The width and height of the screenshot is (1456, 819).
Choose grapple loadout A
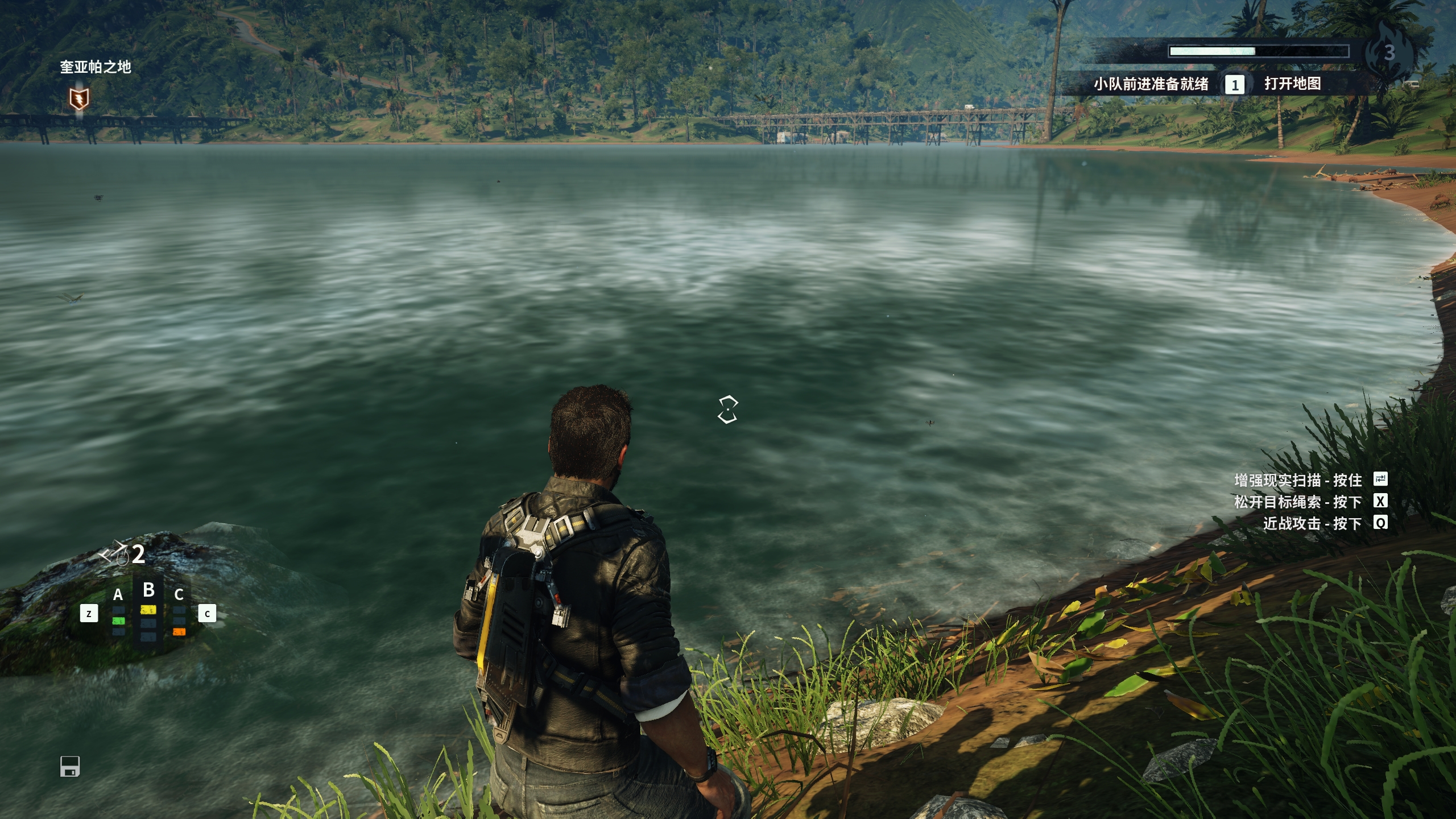(x=118, y=595)
